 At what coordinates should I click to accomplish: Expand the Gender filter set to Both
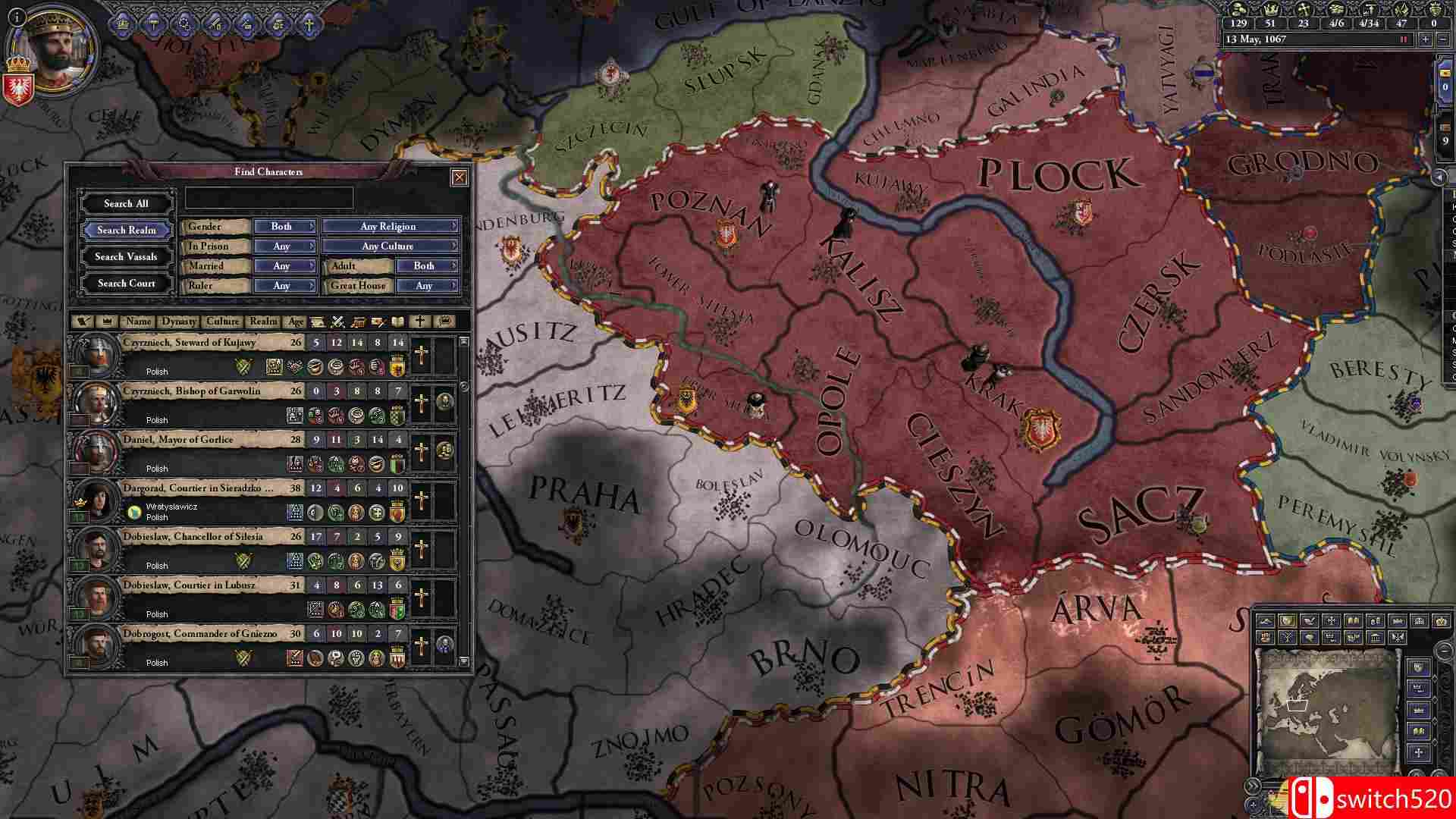click(x=284, y=225)
